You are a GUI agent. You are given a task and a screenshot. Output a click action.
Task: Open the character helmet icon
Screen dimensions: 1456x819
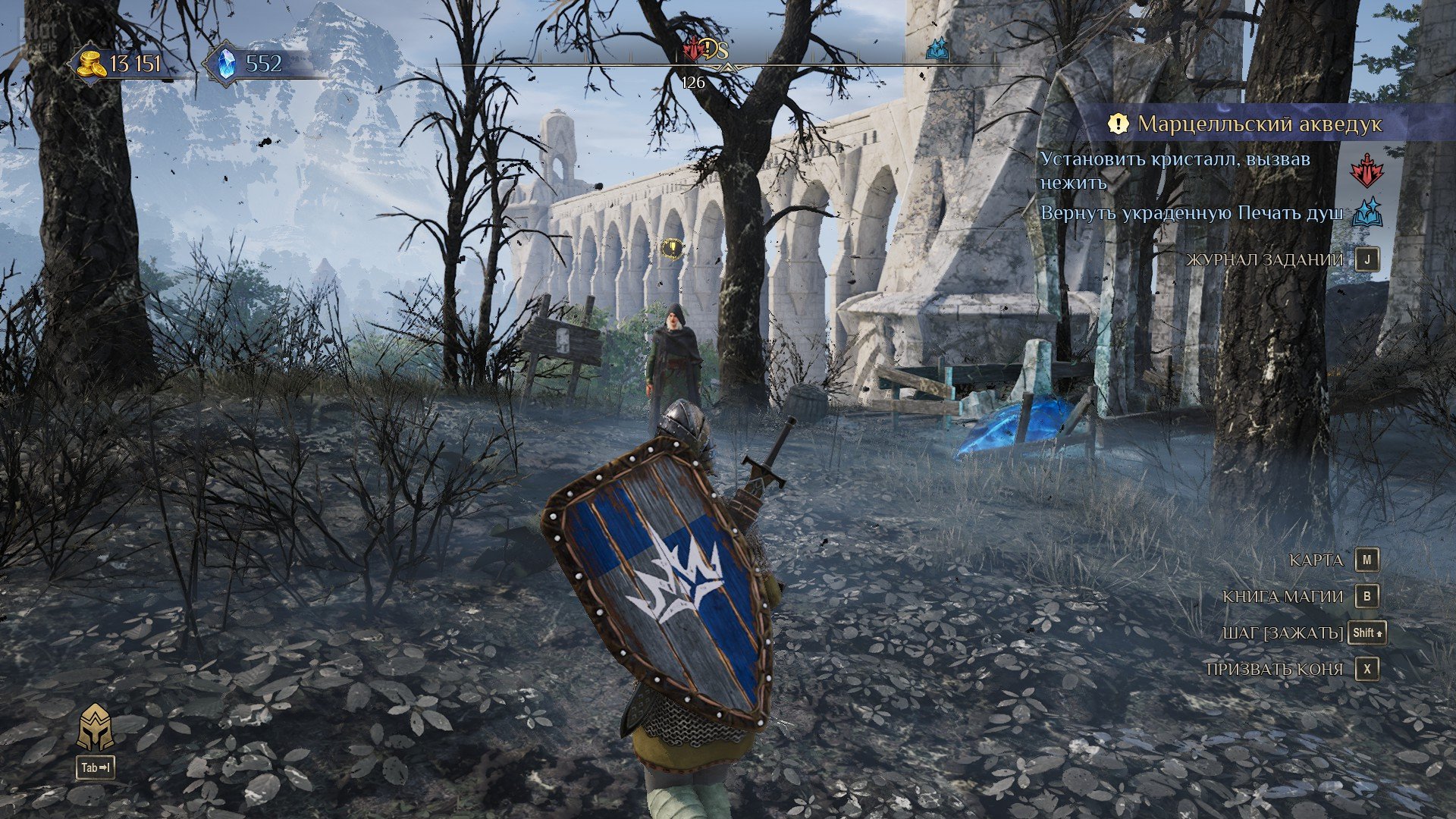pos(96,729)
